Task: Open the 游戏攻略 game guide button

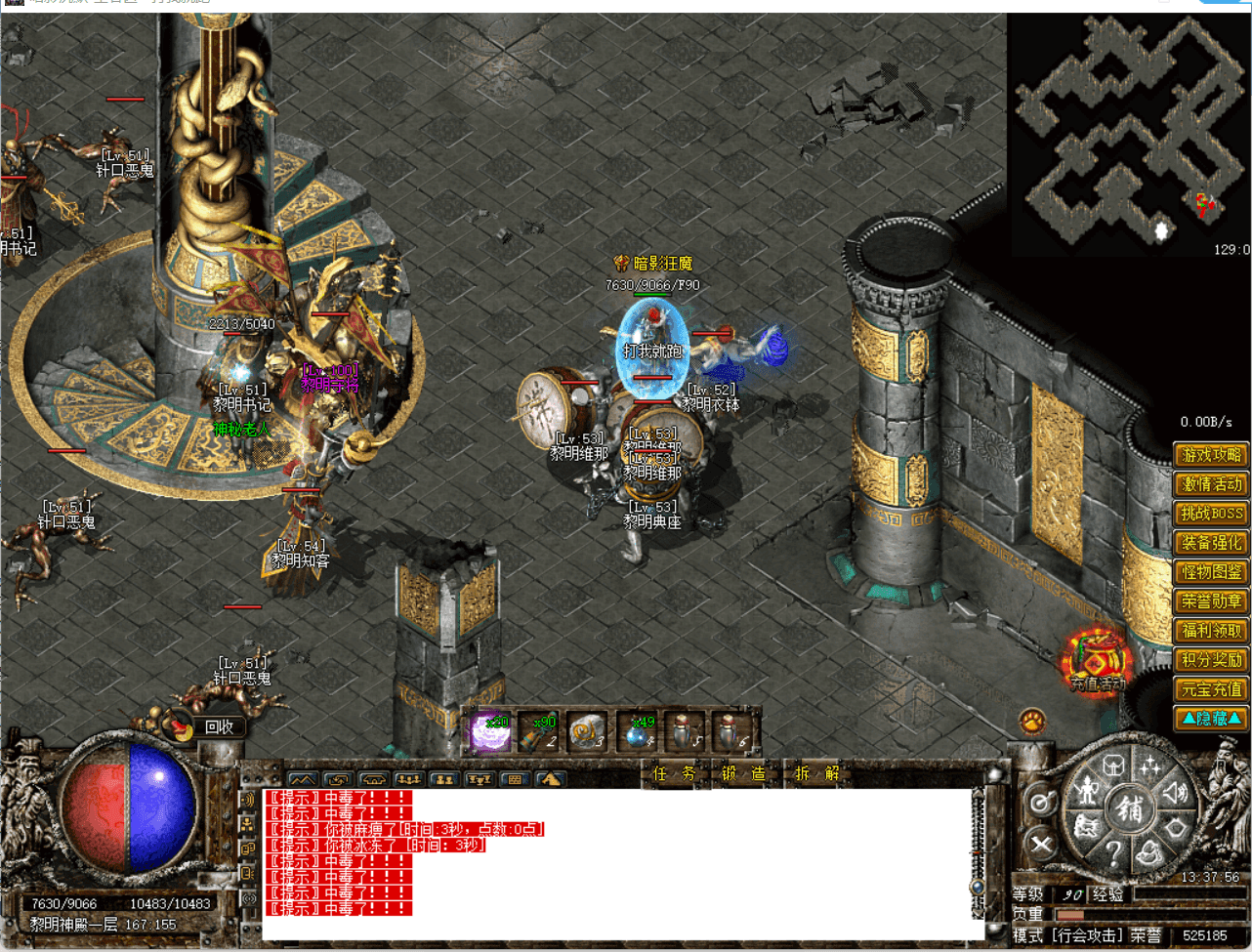Action: coord(1211,455)
